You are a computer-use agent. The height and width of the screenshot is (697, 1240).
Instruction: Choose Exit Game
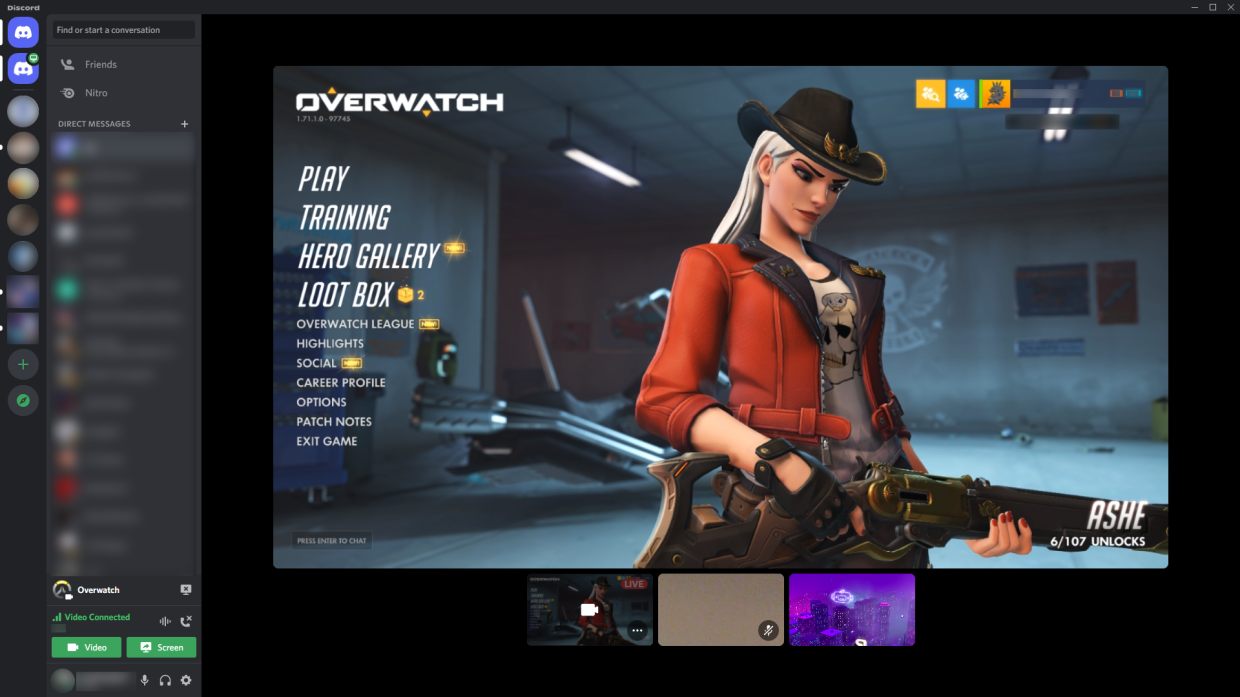tap(327, 441)
